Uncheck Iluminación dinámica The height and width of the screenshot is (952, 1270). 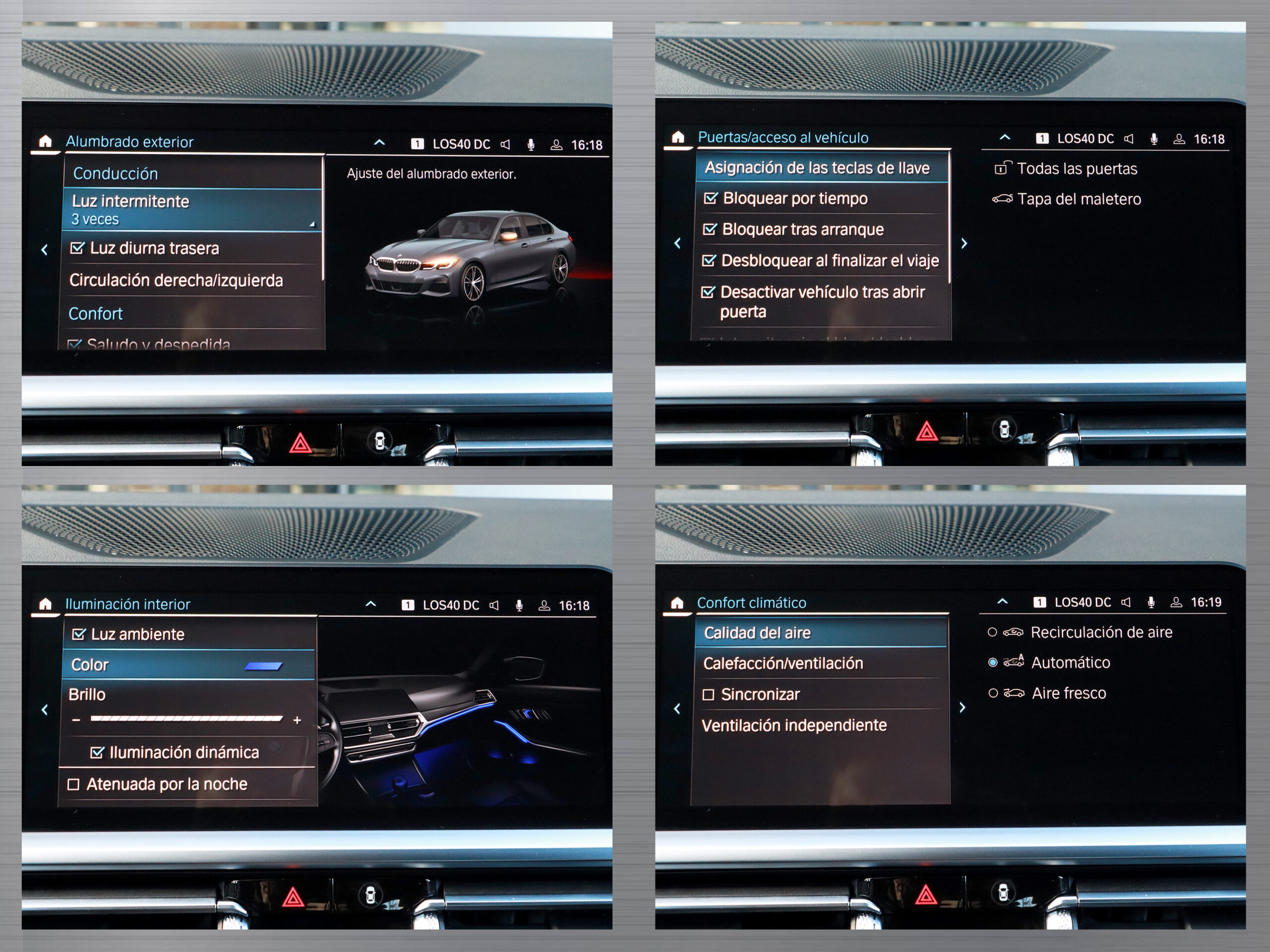(x=97, y=752)
